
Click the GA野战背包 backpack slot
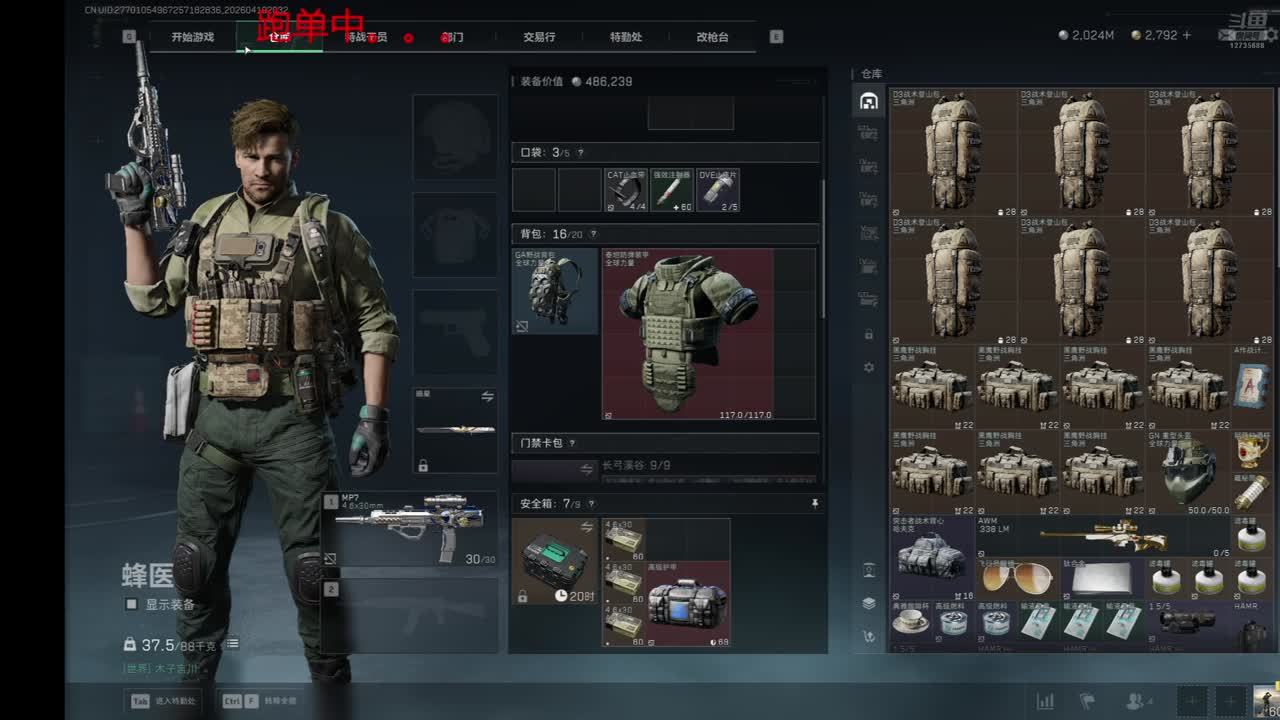[555, 291]
